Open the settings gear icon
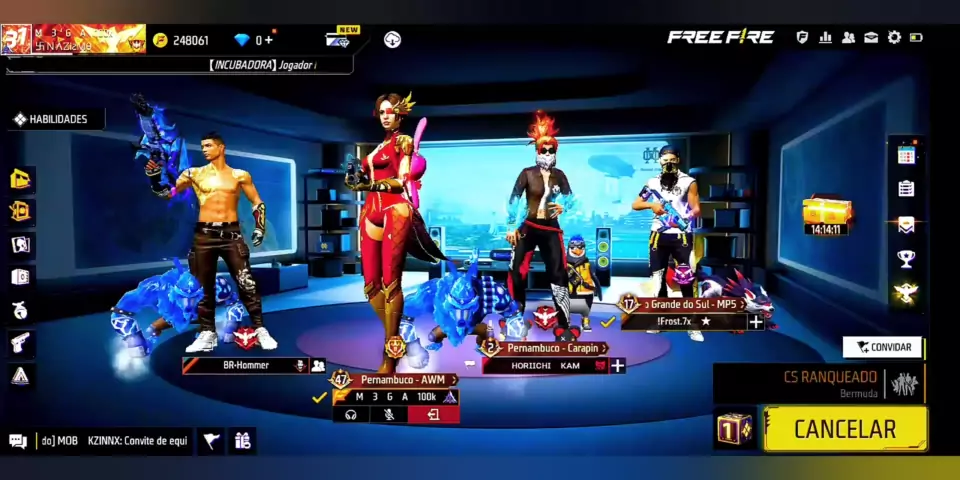This screenshot has width=960, height=480. click(x=894, y=38)
